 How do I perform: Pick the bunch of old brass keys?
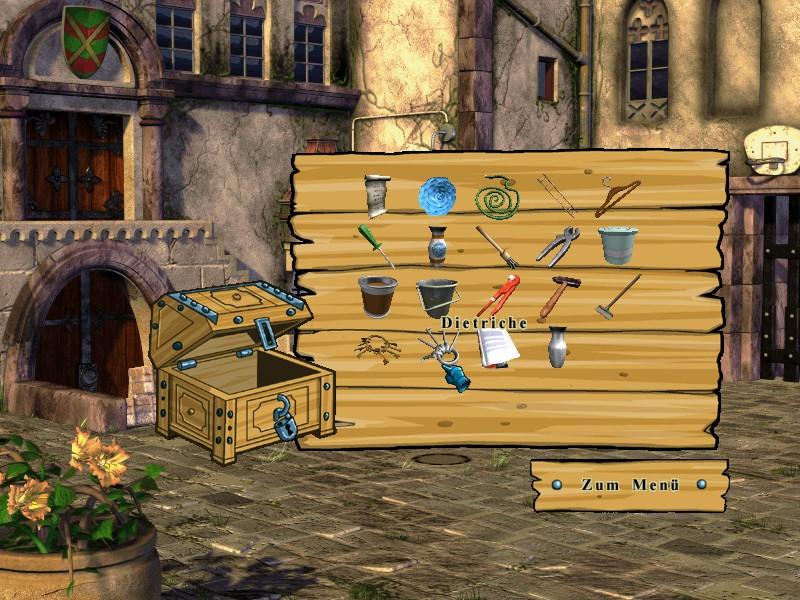click(x=377, y=347)
